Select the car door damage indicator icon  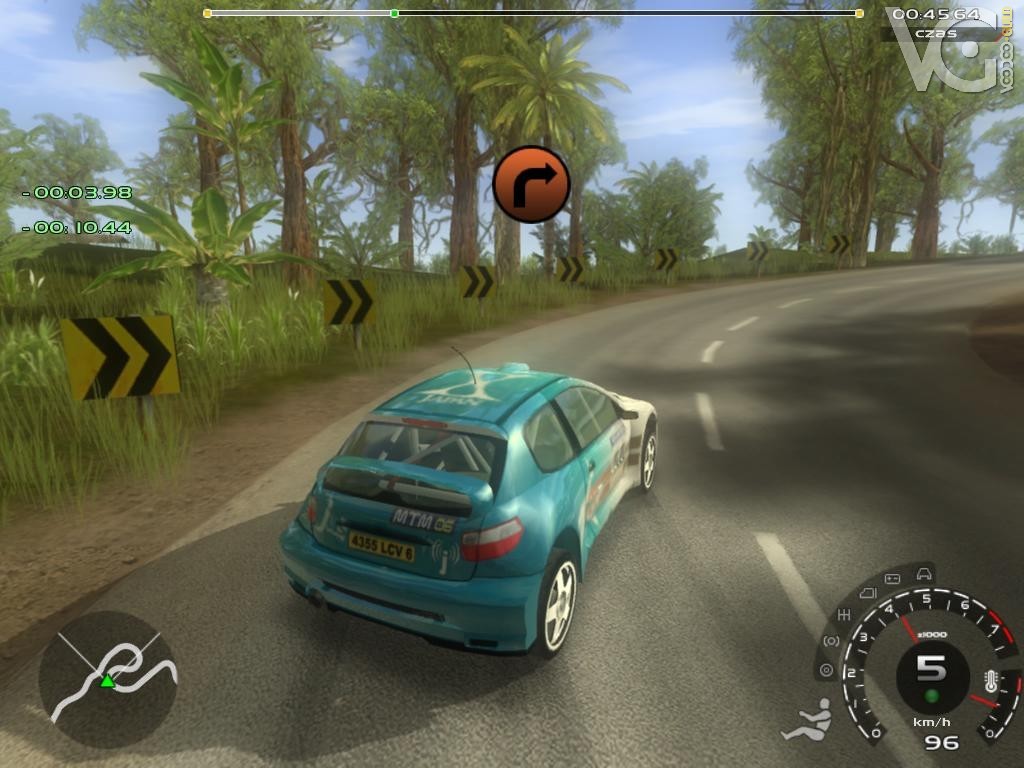[x=866, y=593]
